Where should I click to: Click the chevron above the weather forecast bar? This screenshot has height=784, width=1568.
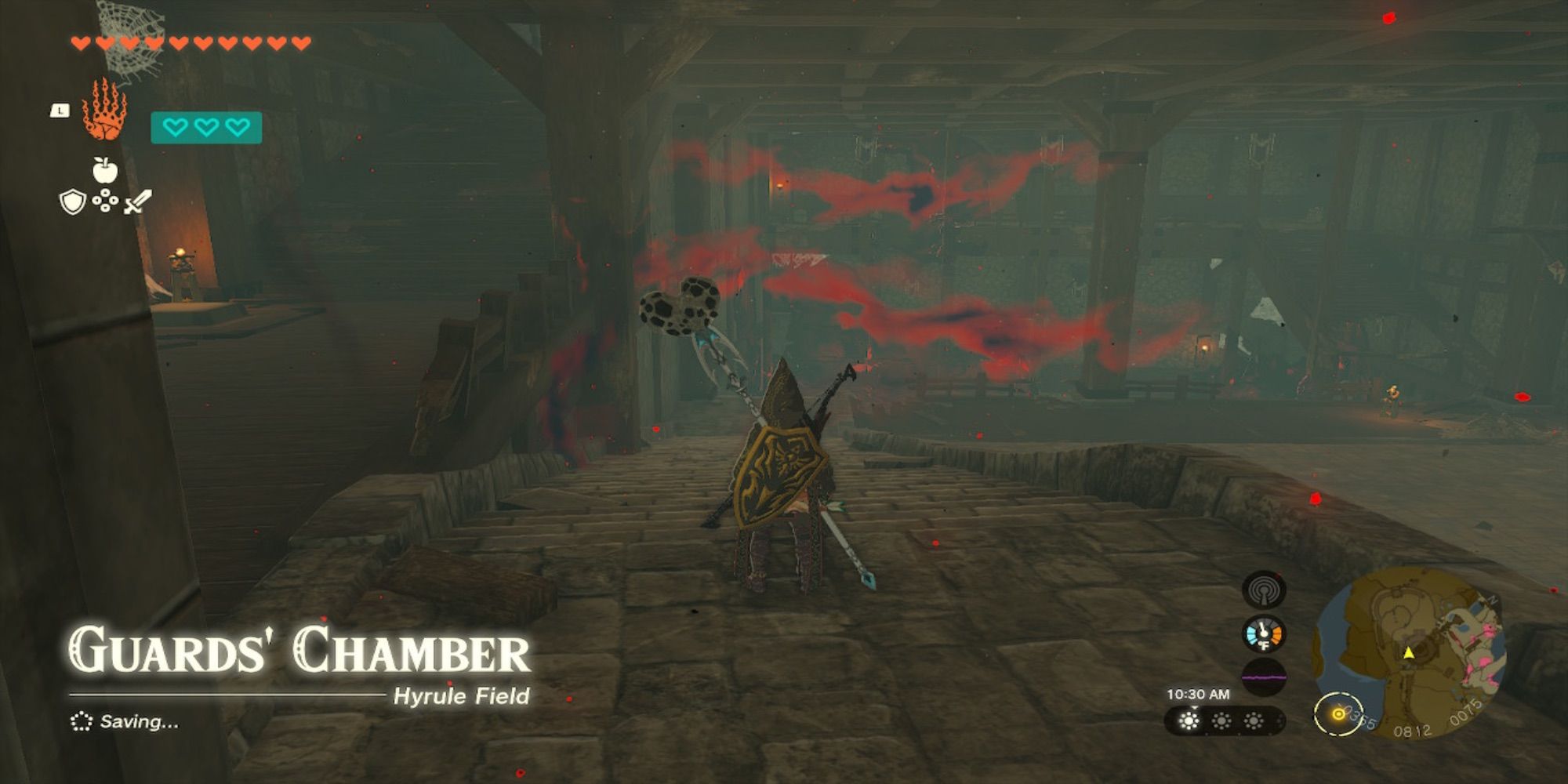point(1194,708)
